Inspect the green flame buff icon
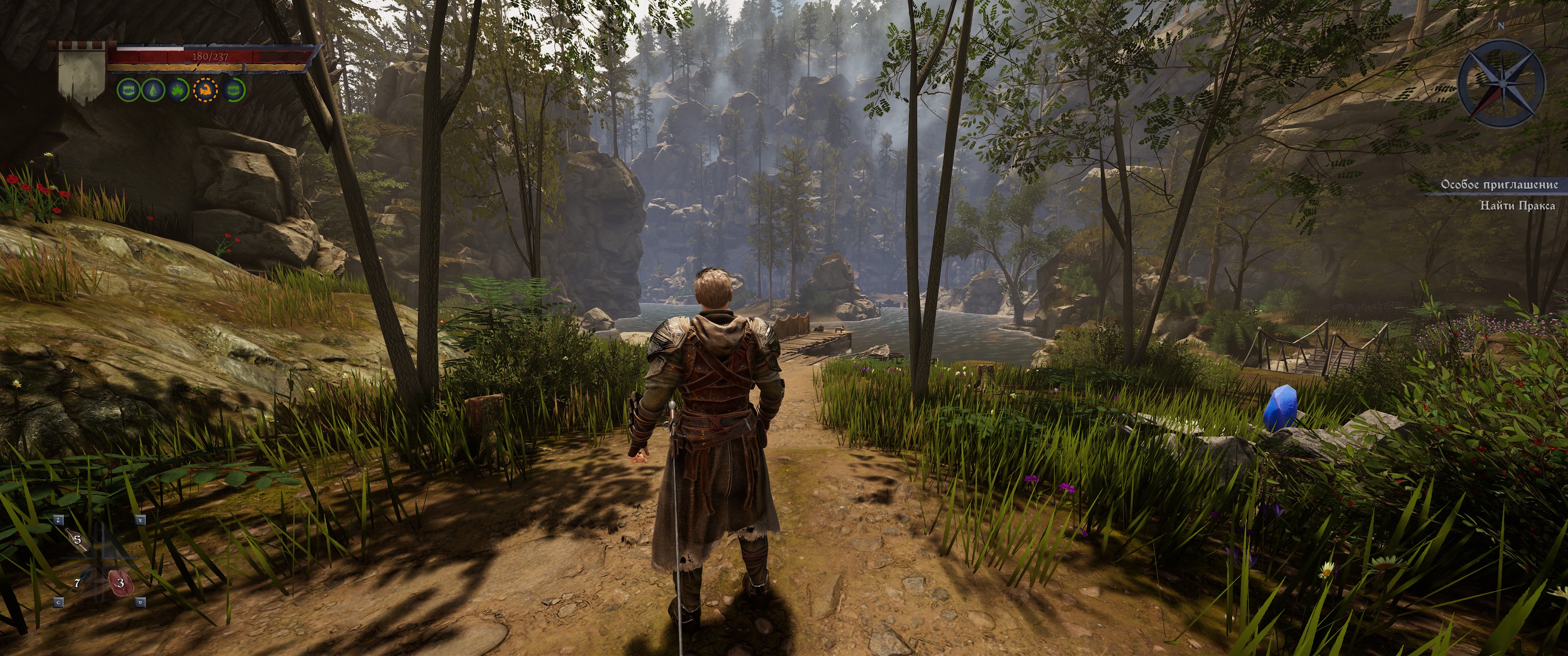 pyautogui.click(x=177, y=90)
